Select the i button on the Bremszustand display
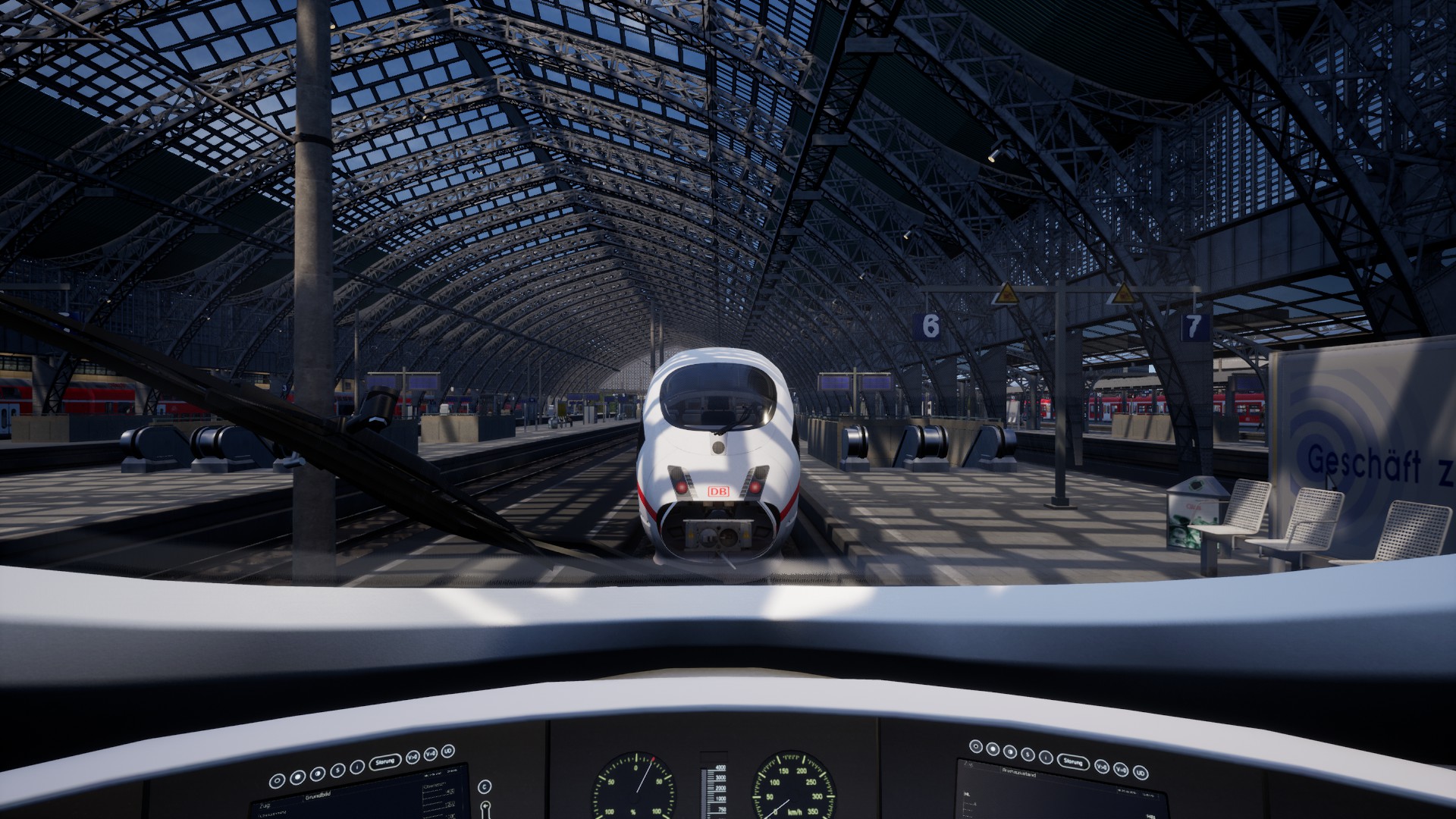The height and width of the screenshot is (819, 1456). click(x=1046, y=758)
